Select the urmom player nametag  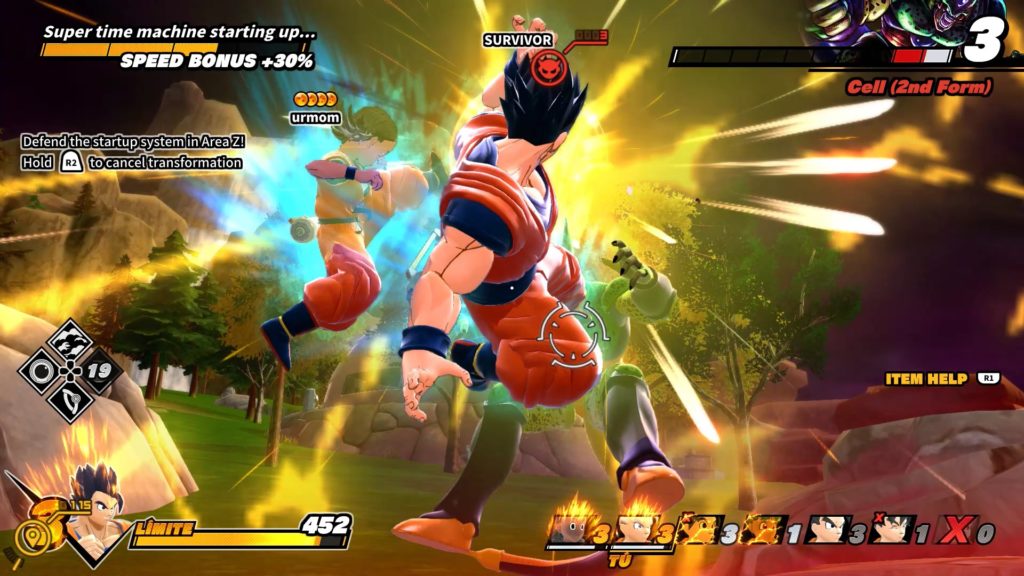[315, 118]
